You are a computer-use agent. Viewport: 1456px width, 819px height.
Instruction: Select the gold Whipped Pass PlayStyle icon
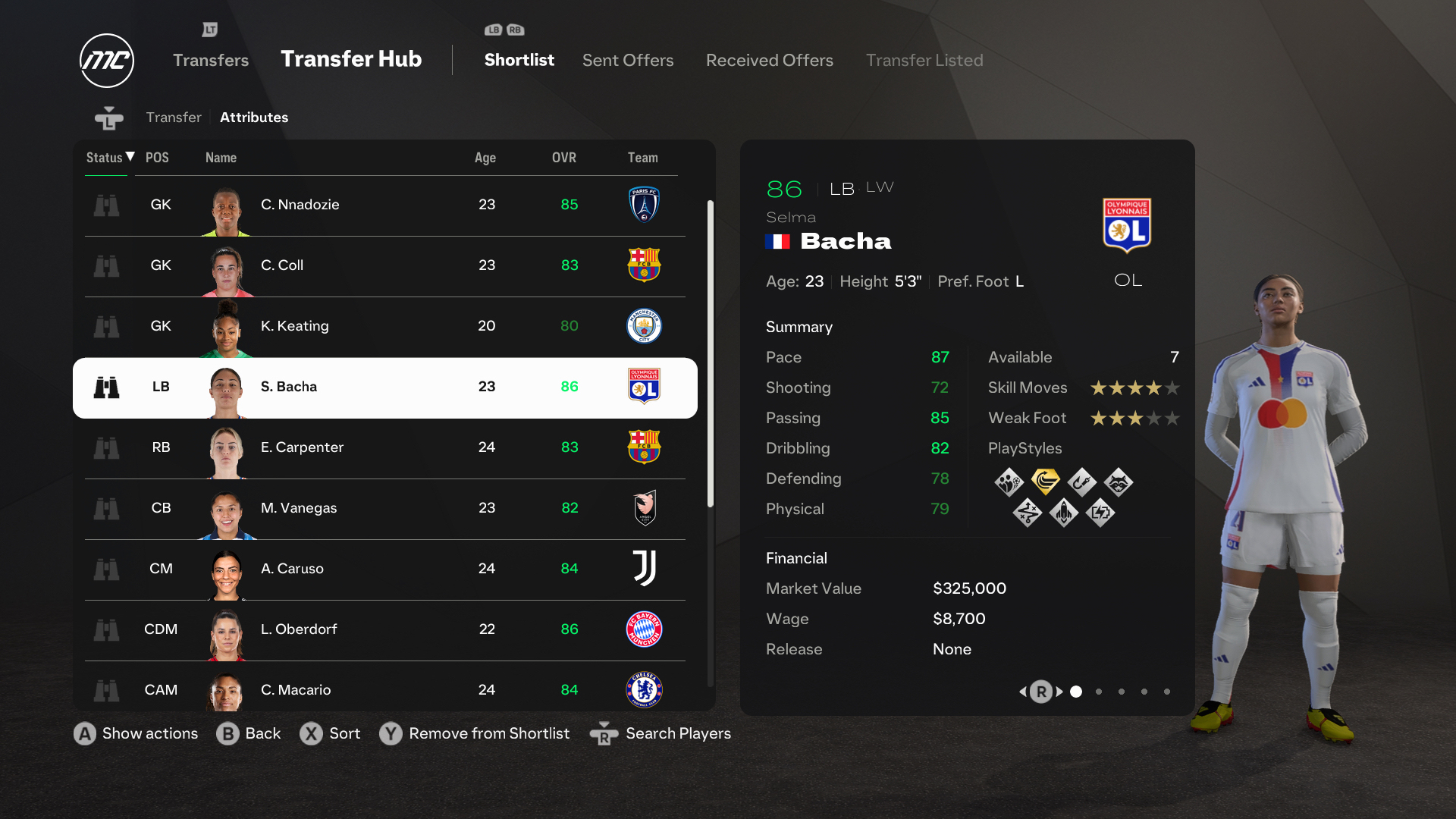pos(1046,482)
